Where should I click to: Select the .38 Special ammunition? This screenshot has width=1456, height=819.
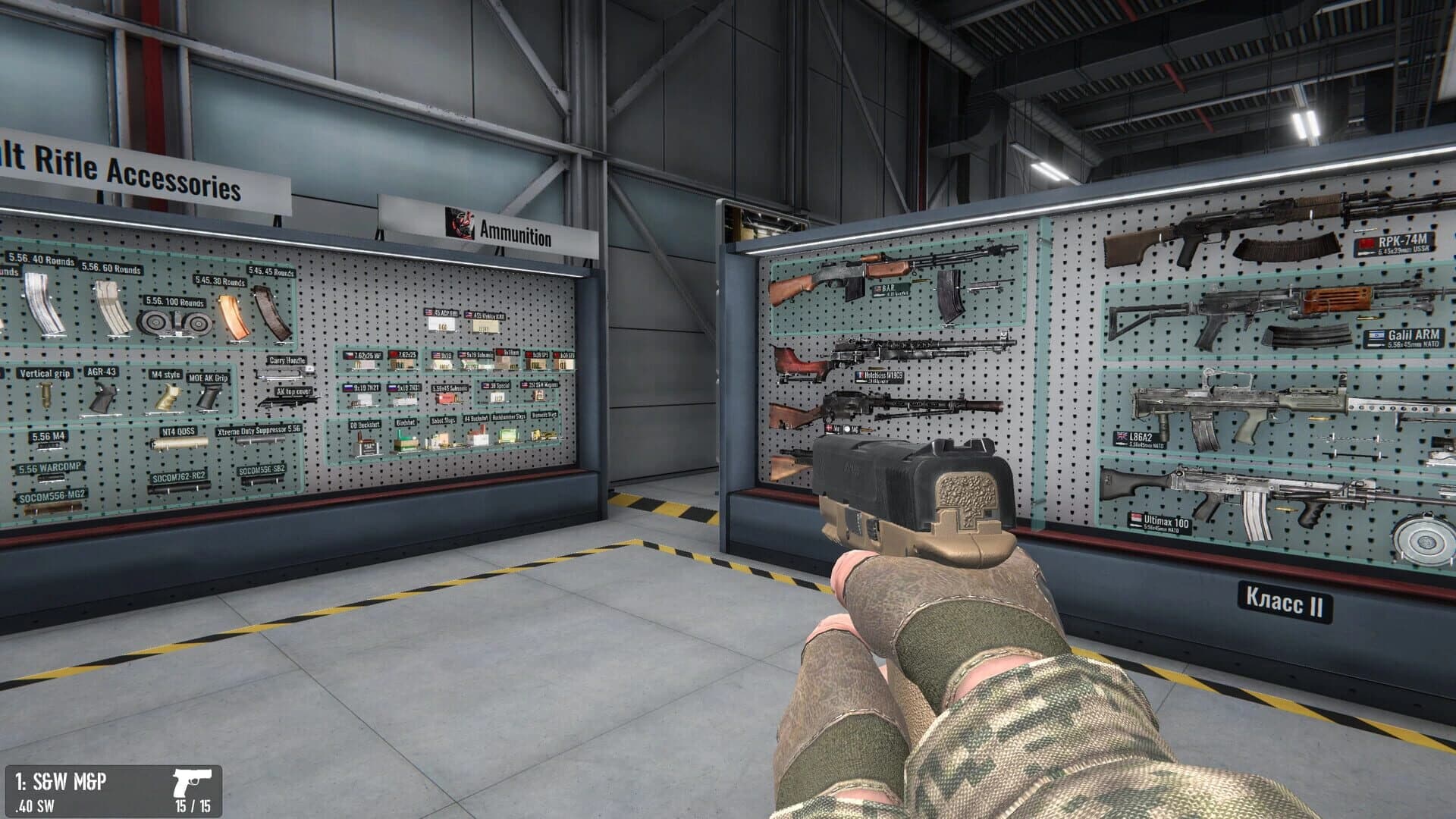point(498,397)
